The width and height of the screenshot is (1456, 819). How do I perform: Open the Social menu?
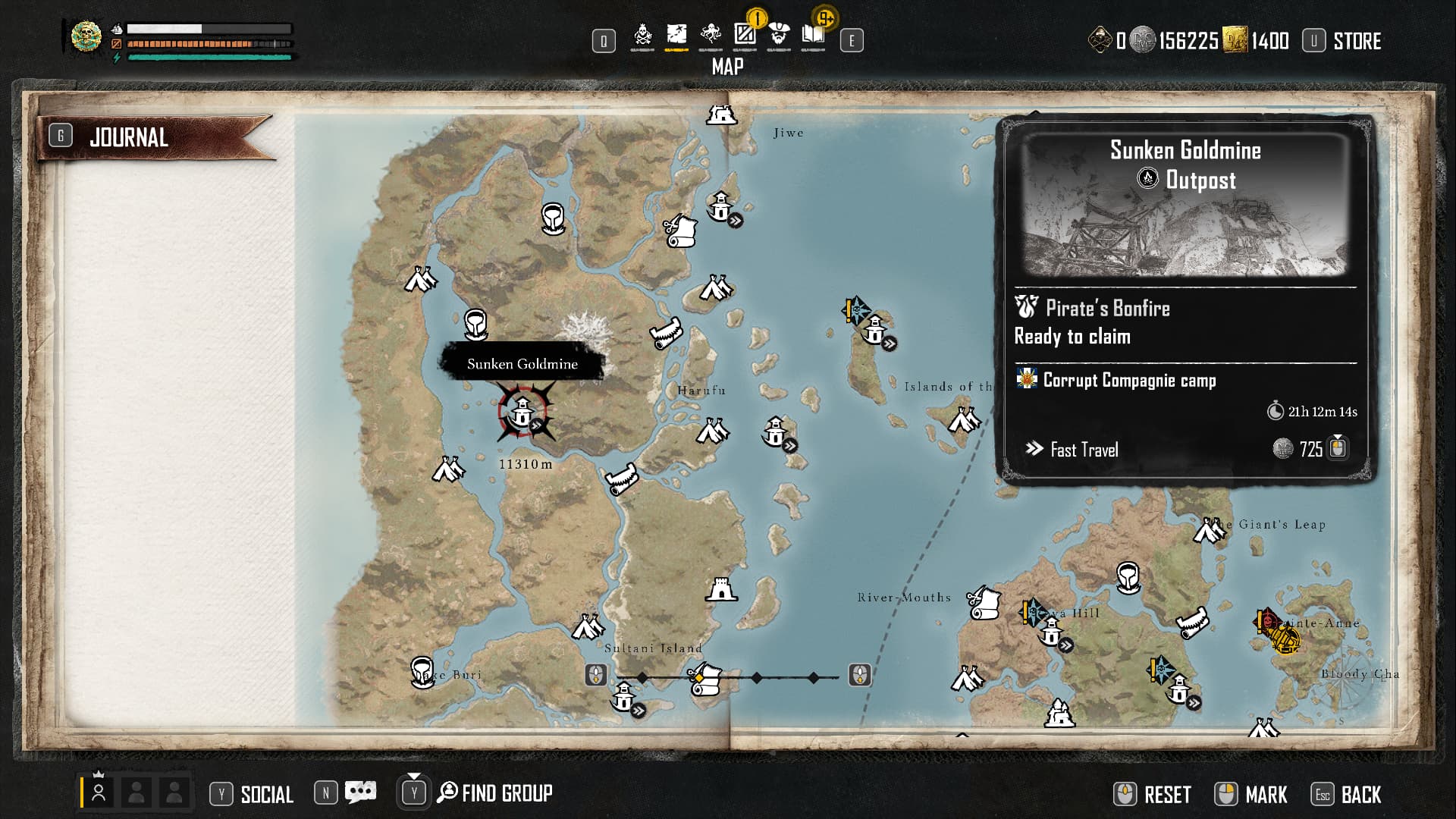pos(266,794)
